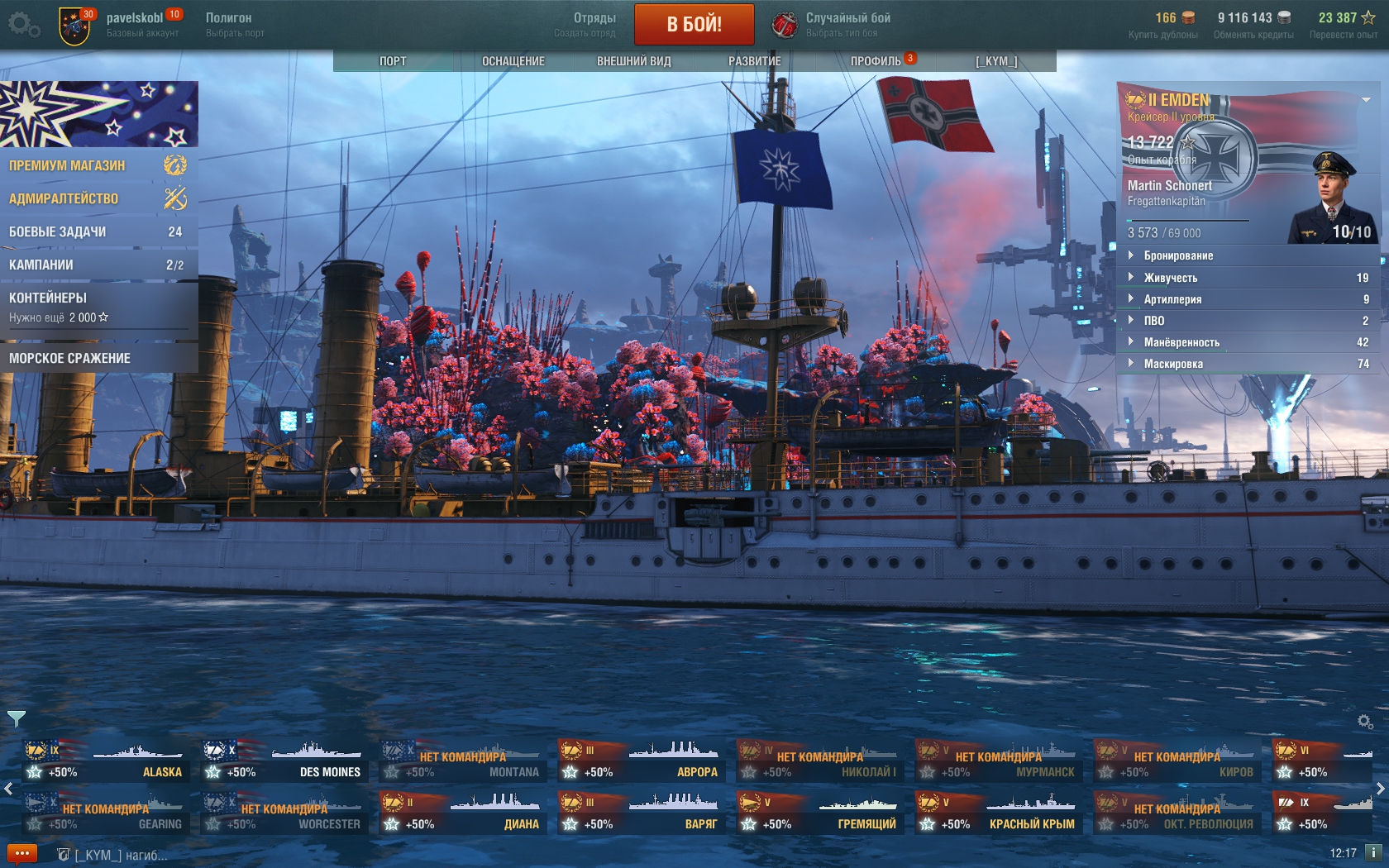This screenshot has width=1389, height=868.
Task: Choose the DES MOINES ship card
Action: point(284,762)
